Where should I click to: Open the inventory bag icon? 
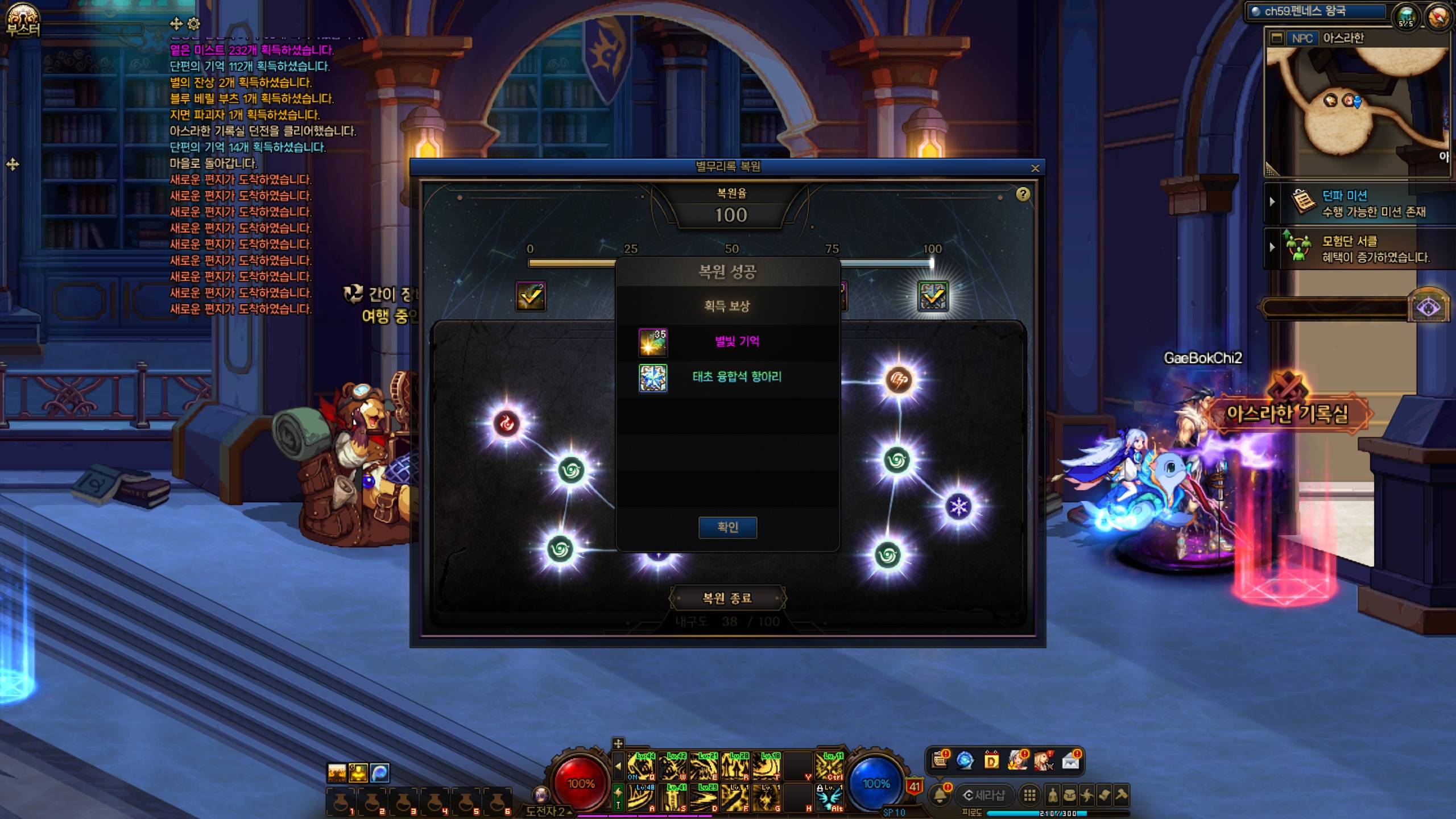click(x=1070, y=795)
